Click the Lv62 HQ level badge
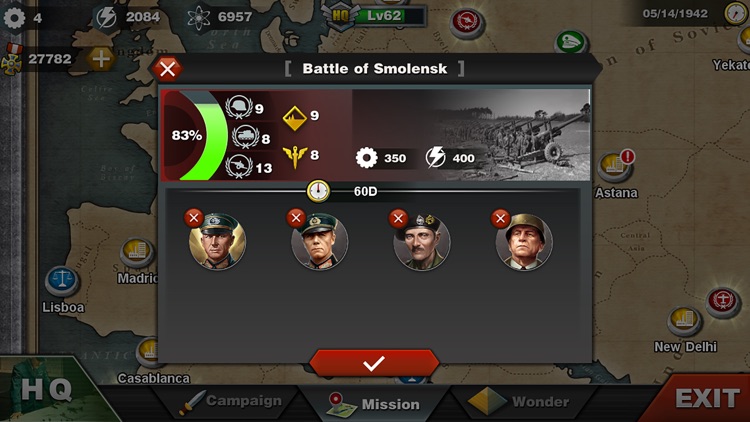 (x=378, y=16)
